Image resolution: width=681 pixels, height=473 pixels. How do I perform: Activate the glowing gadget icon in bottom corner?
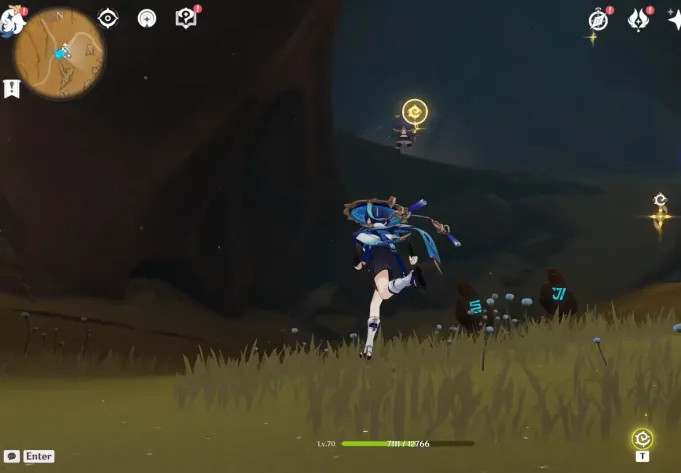click(x=642, y=438)
